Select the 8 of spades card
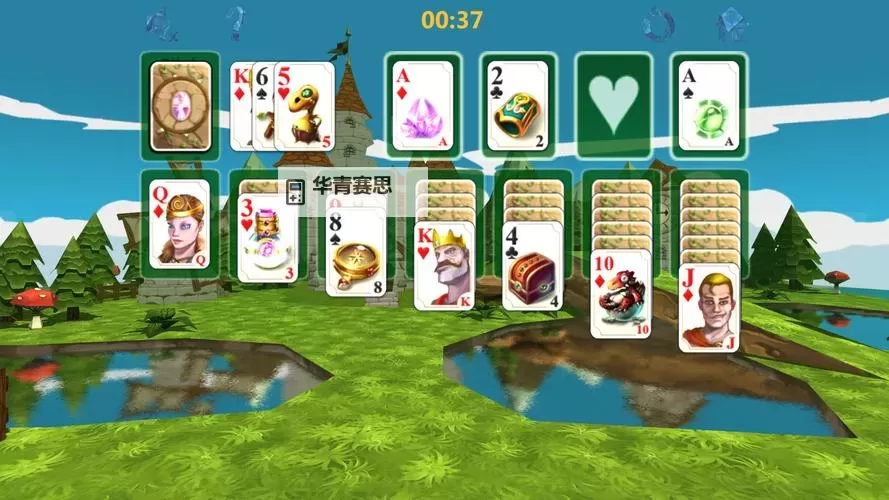Screen dimensions: 889x500 pyautogui.click(x=356, y=252)
